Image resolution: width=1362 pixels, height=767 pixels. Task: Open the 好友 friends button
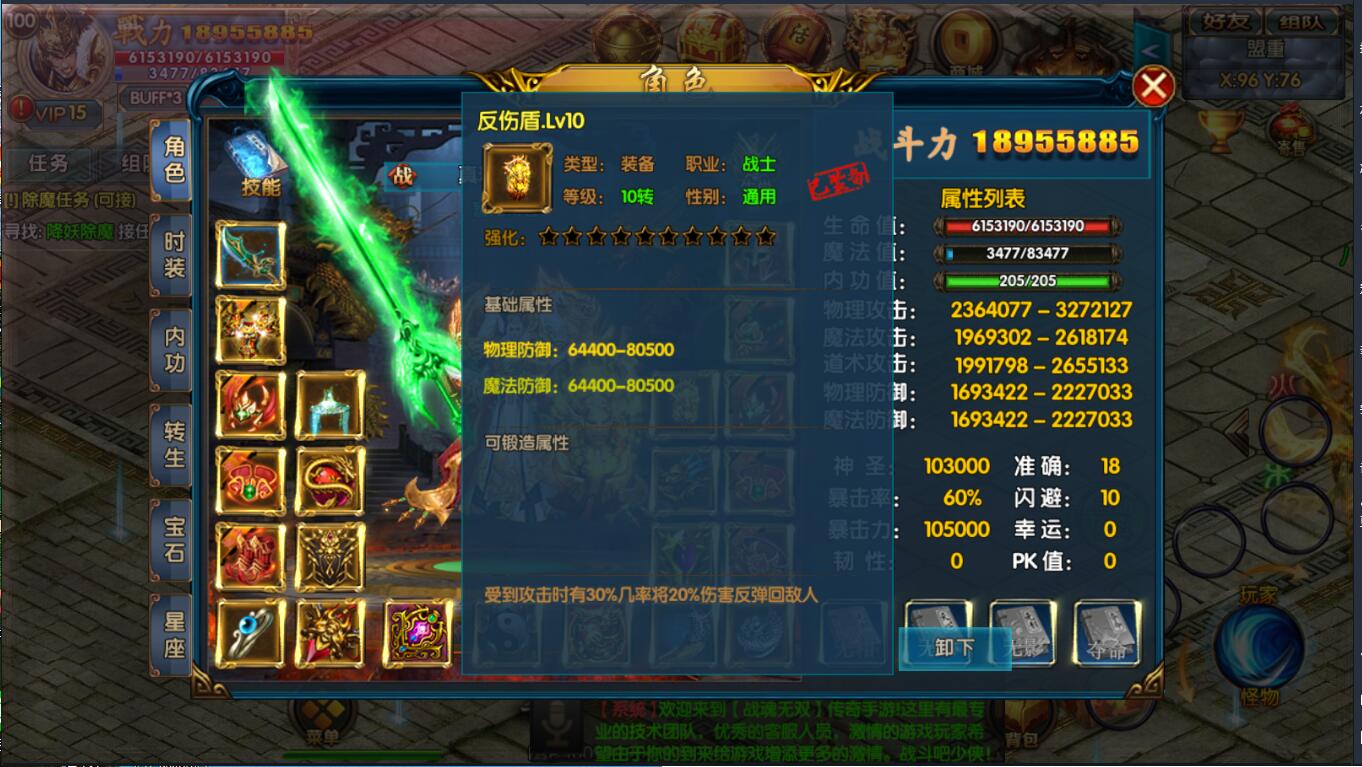[1222, 21]
